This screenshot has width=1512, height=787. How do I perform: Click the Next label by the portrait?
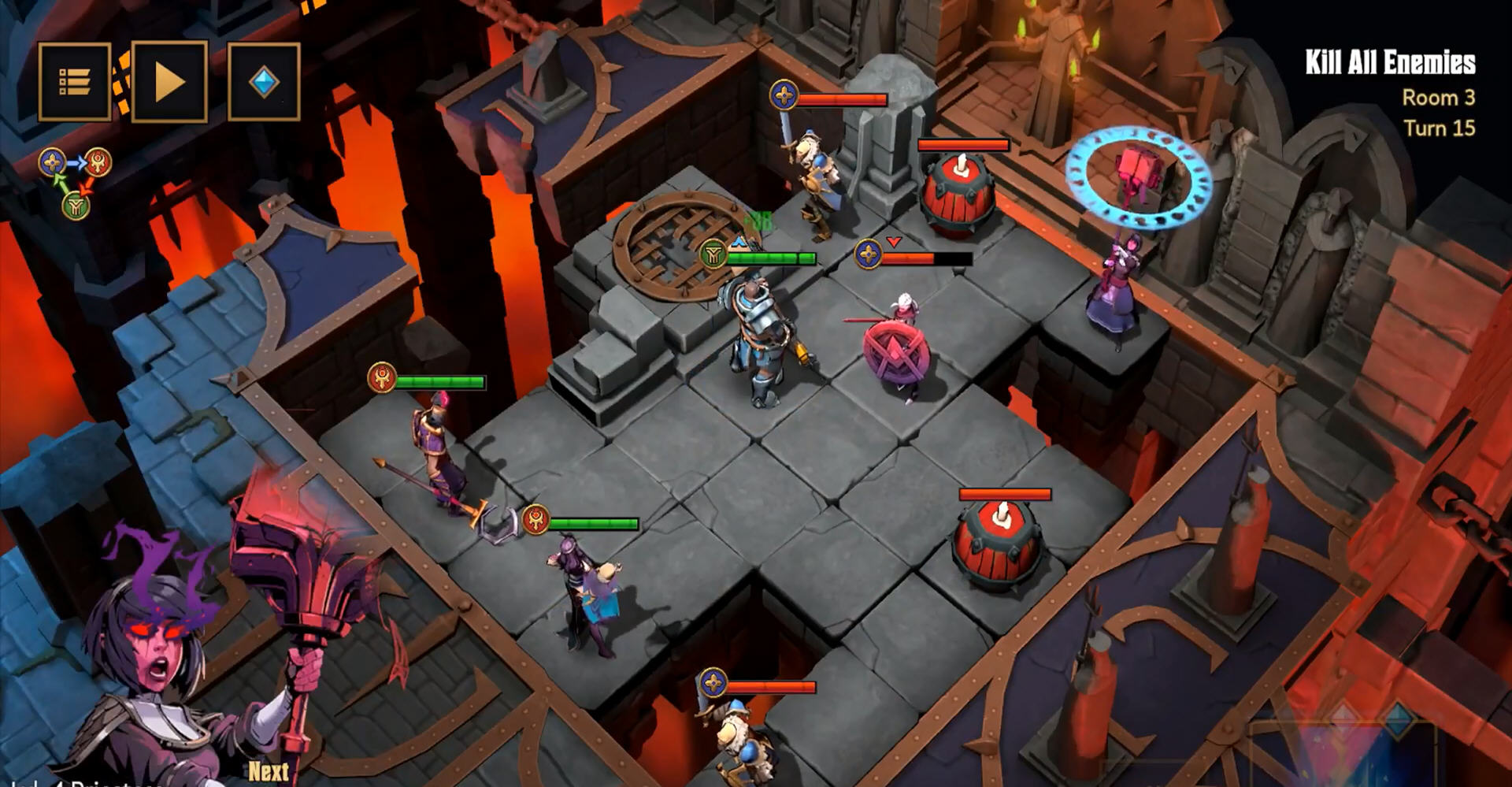tap(269, 771)
